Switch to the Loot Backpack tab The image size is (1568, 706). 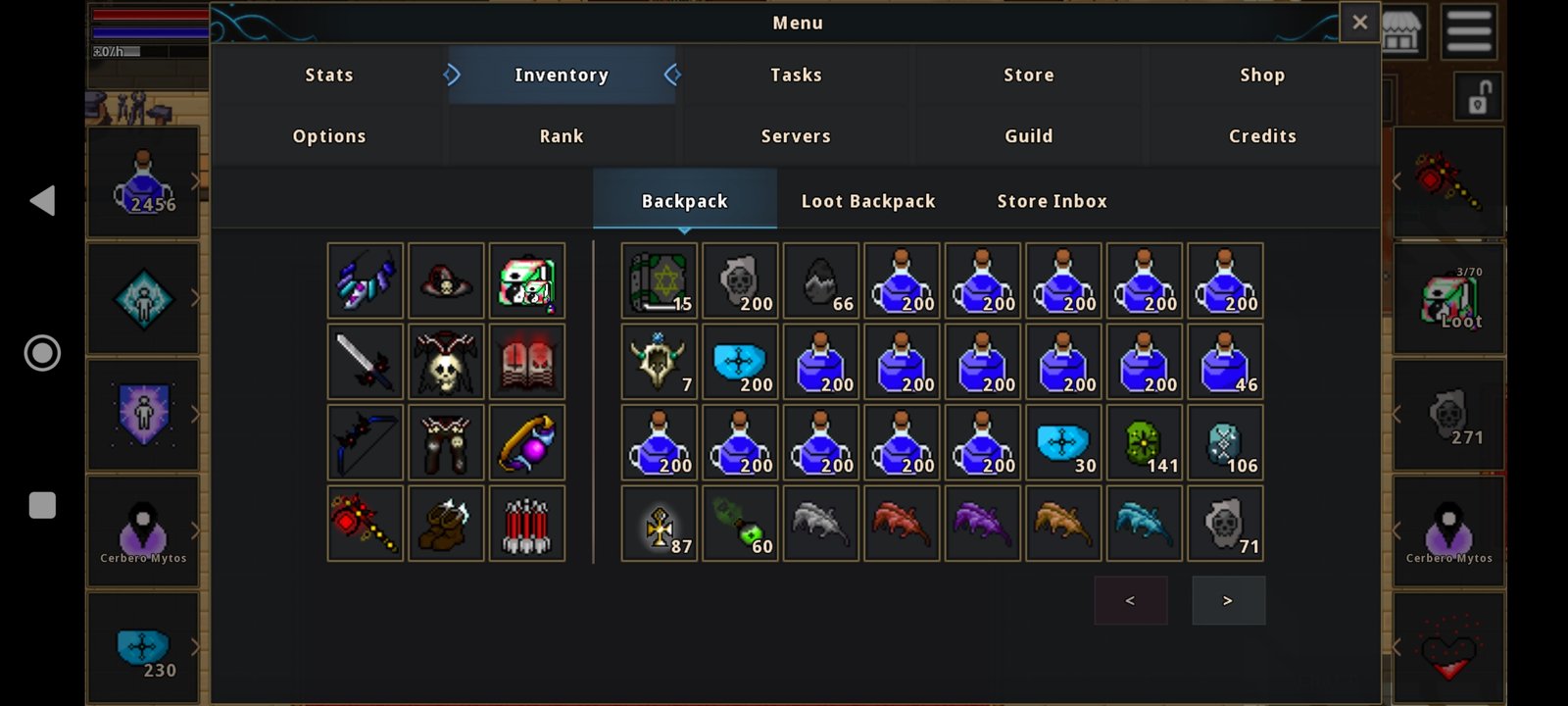click(868, 201)
